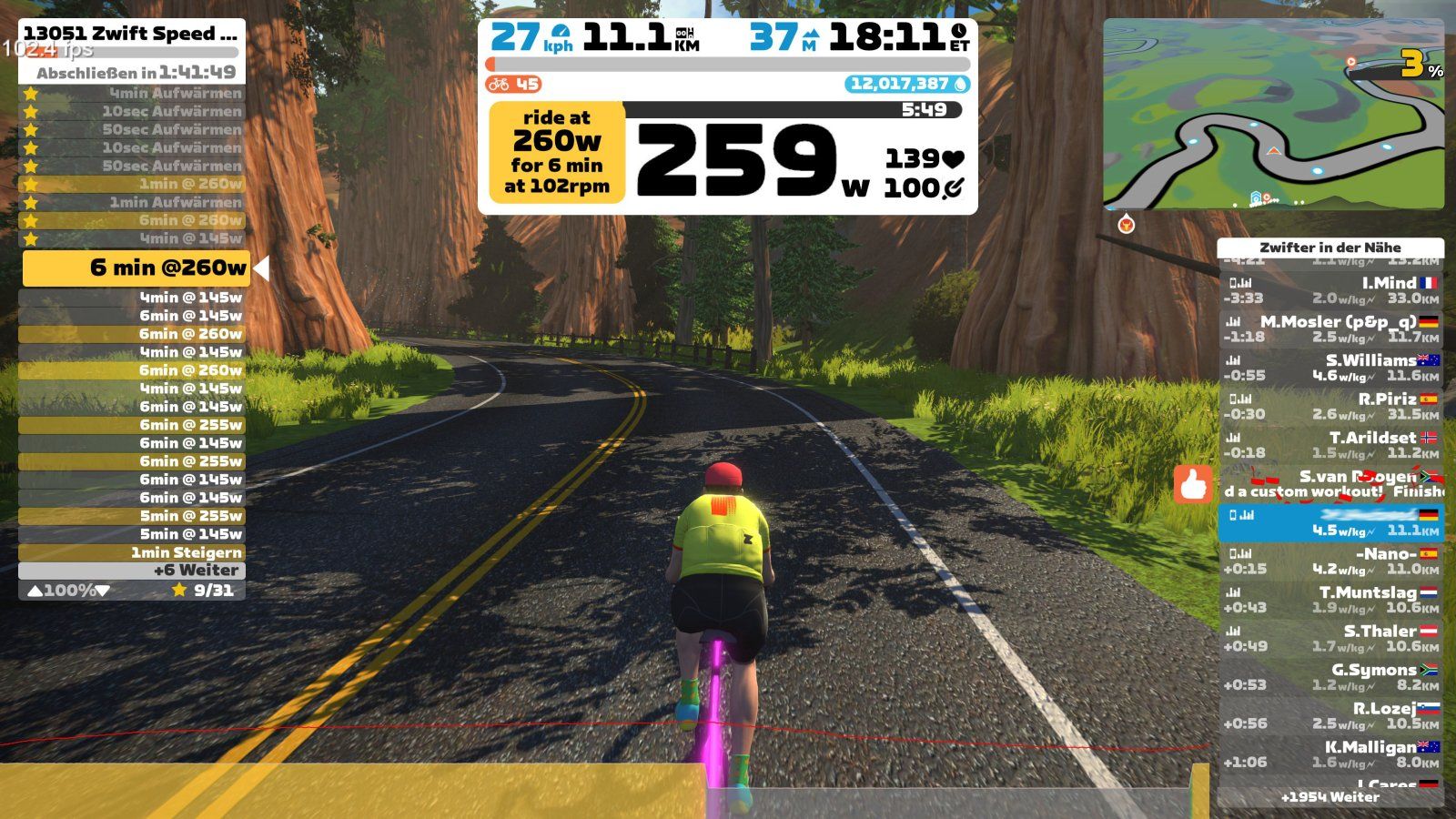Select rider I.Mind in the nearby list
Image resolution: width=1456 pixels, height=819 pixels.
(x=1330, y=290)
